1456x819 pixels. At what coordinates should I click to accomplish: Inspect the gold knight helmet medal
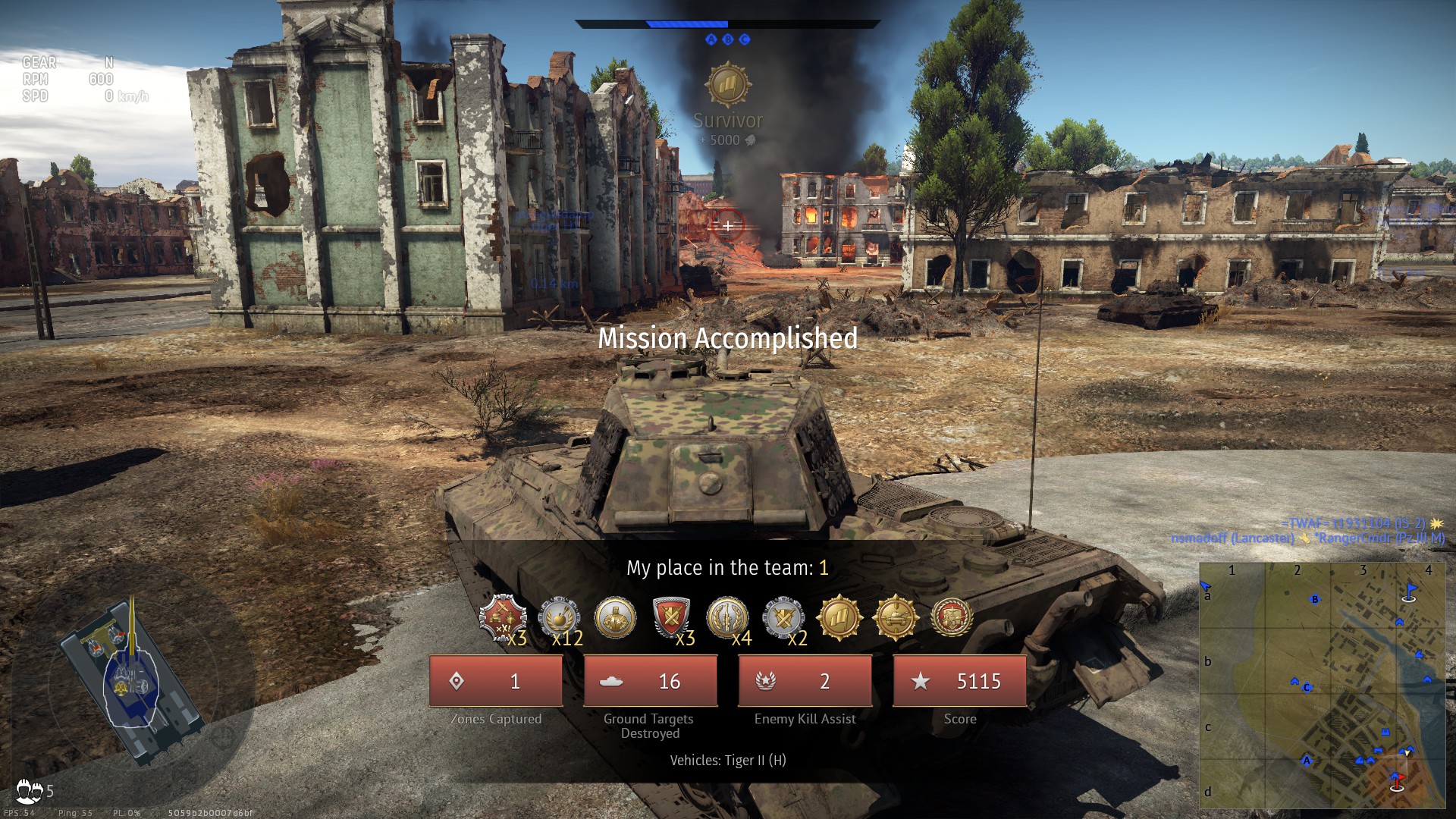615,617
